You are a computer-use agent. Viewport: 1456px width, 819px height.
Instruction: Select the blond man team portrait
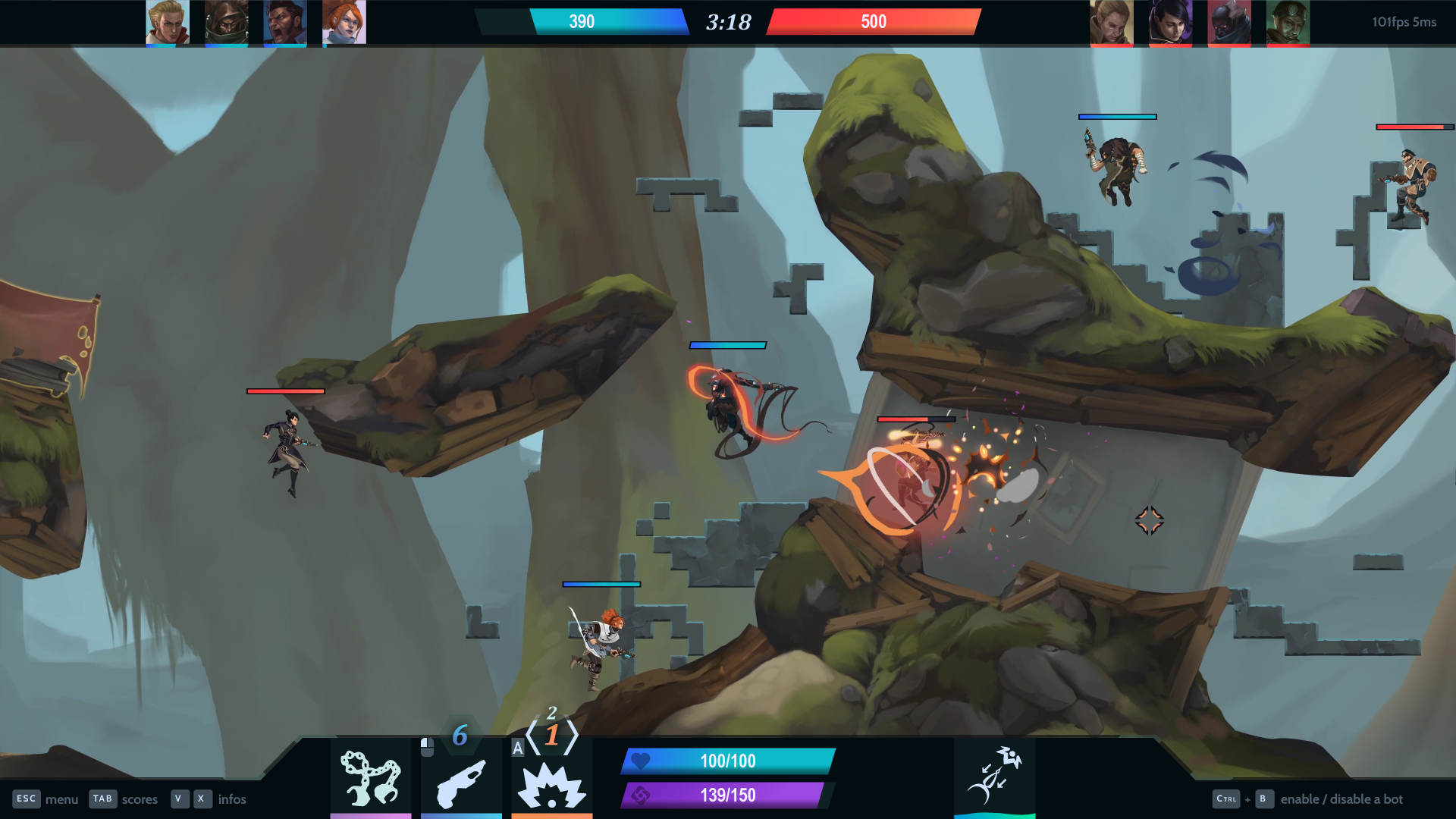coord(168,22)
